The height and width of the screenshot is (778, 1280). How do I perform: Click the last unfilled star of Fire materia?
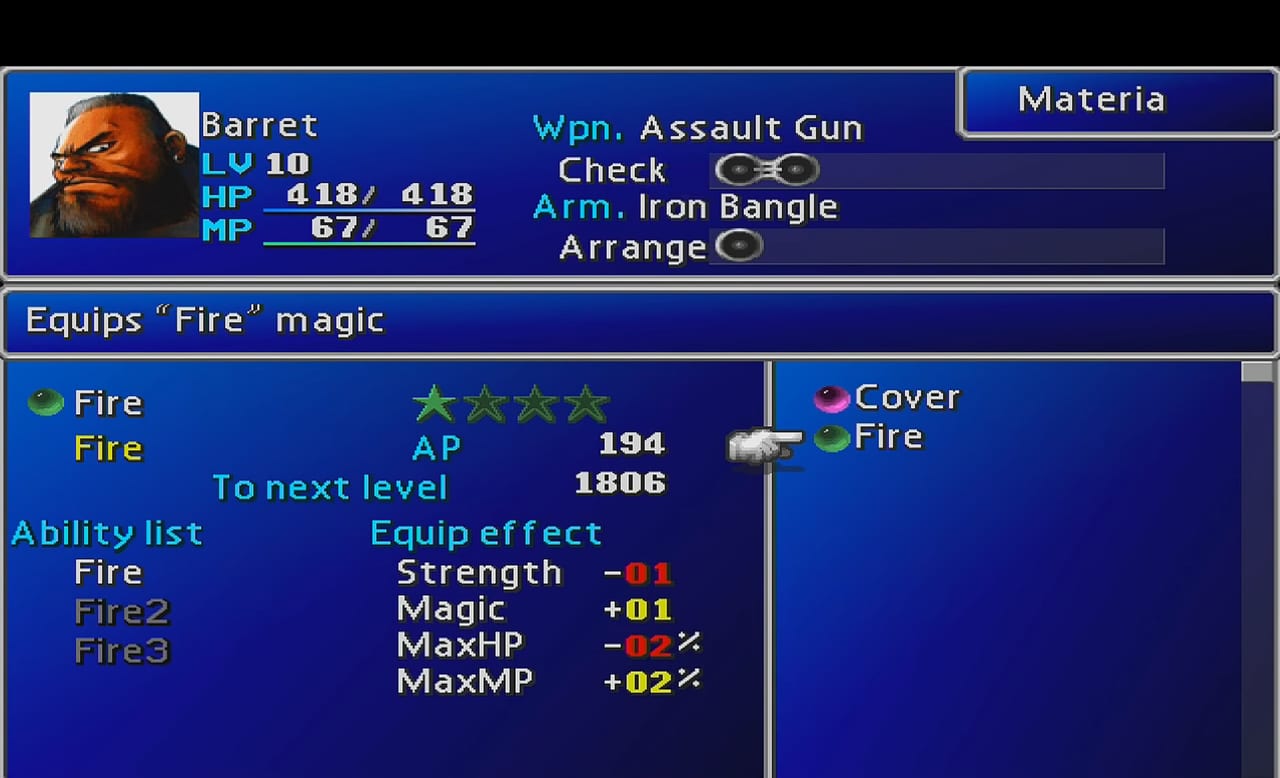click(x=585, y=402)
